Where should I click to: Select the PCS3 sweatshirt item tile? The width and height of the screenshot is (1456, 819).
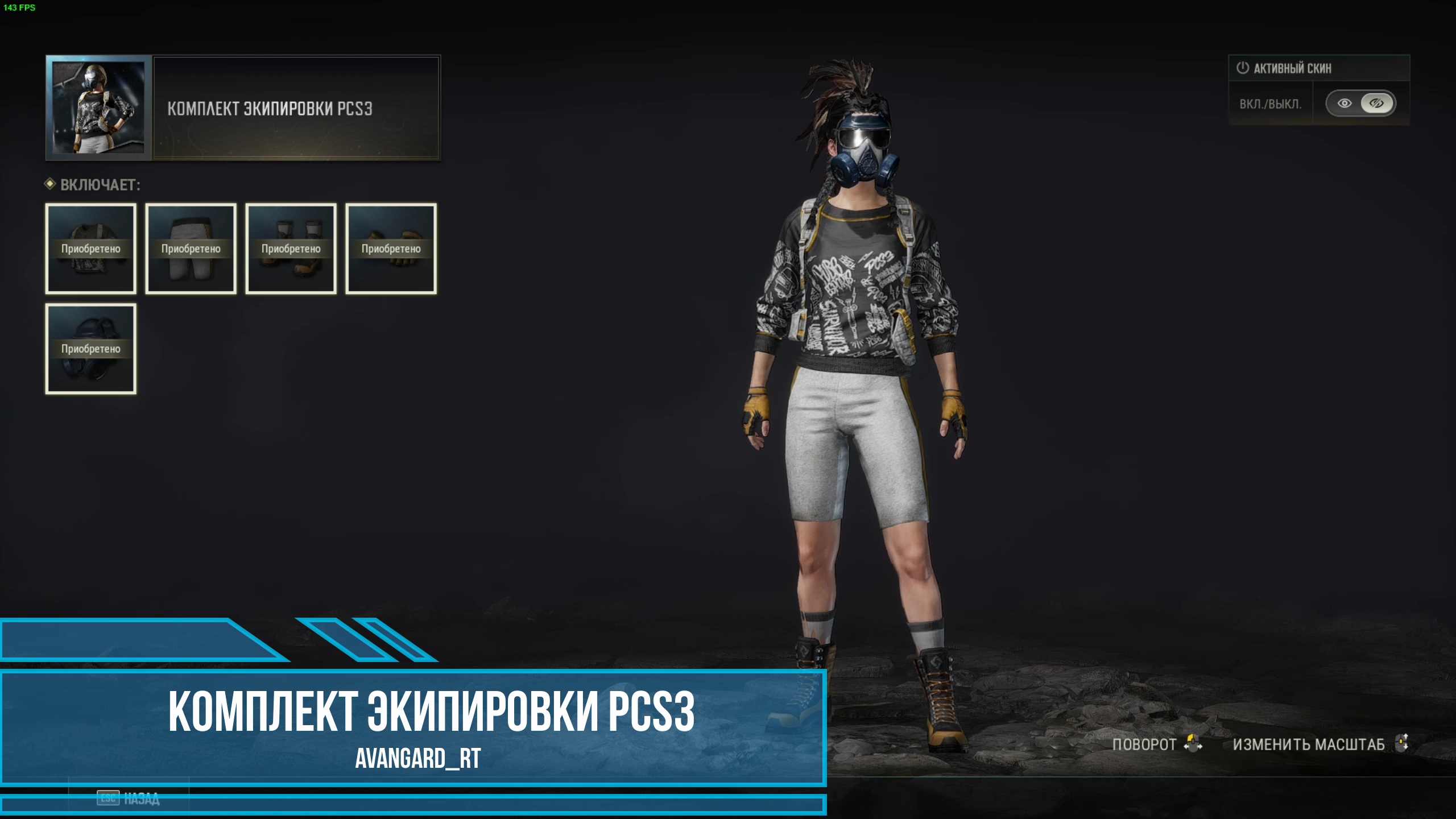point(91,249)
